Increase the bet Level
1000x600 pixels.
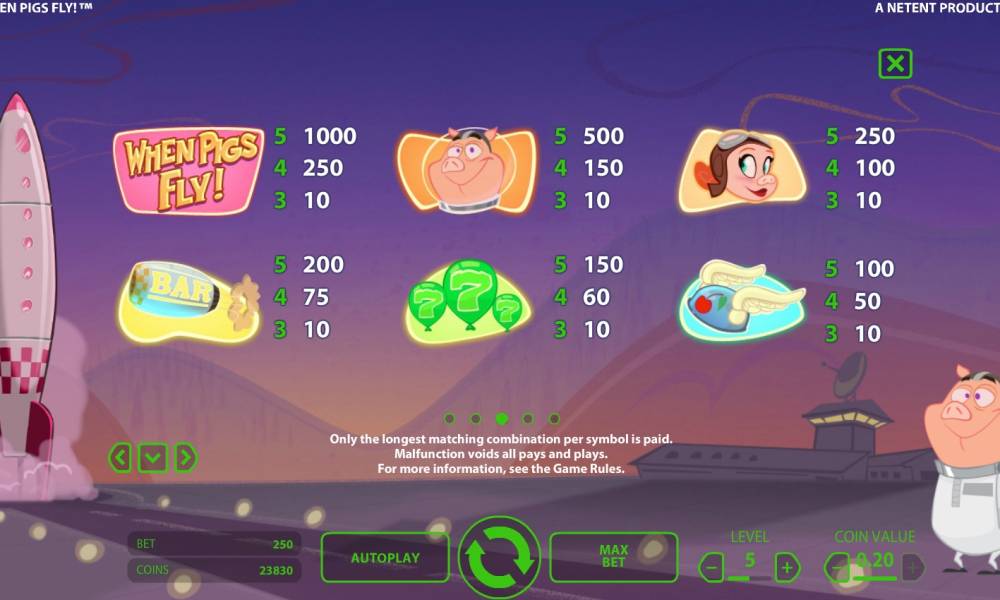[787, 568]
